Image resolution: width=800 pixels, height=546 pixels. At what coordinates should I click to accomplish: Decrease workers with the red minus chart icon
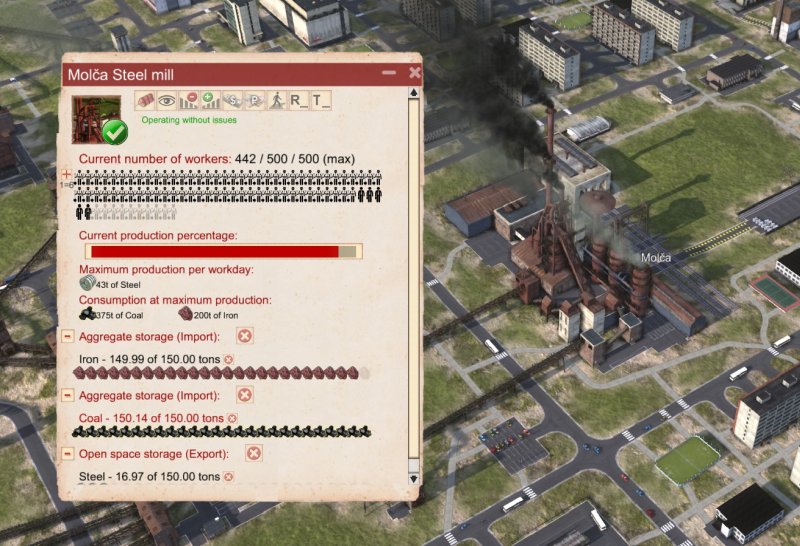point(188,100)
